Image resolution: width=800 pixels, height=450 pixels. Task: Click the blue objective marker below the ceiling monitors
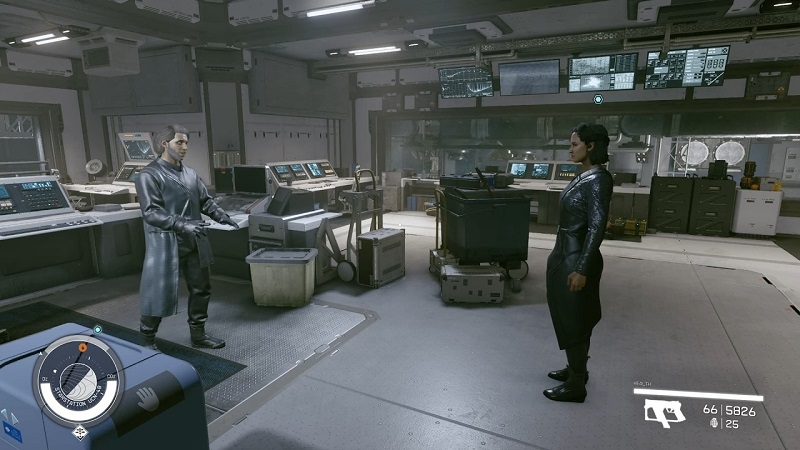tap(598, 99)
